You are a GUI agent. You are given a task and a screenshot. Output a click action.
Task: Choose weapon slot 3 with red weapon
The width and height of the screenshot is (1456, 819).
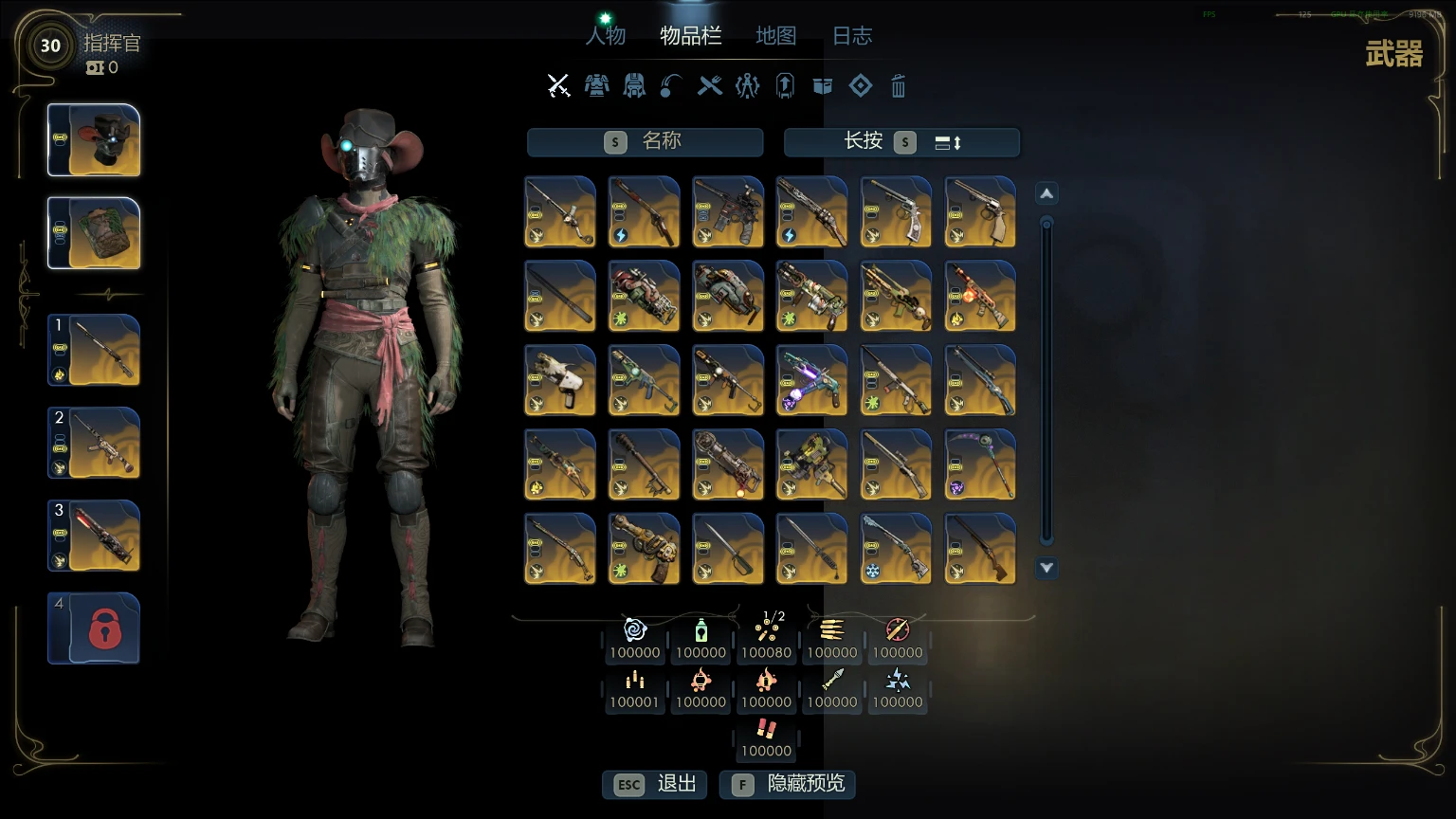pos(94,536)
